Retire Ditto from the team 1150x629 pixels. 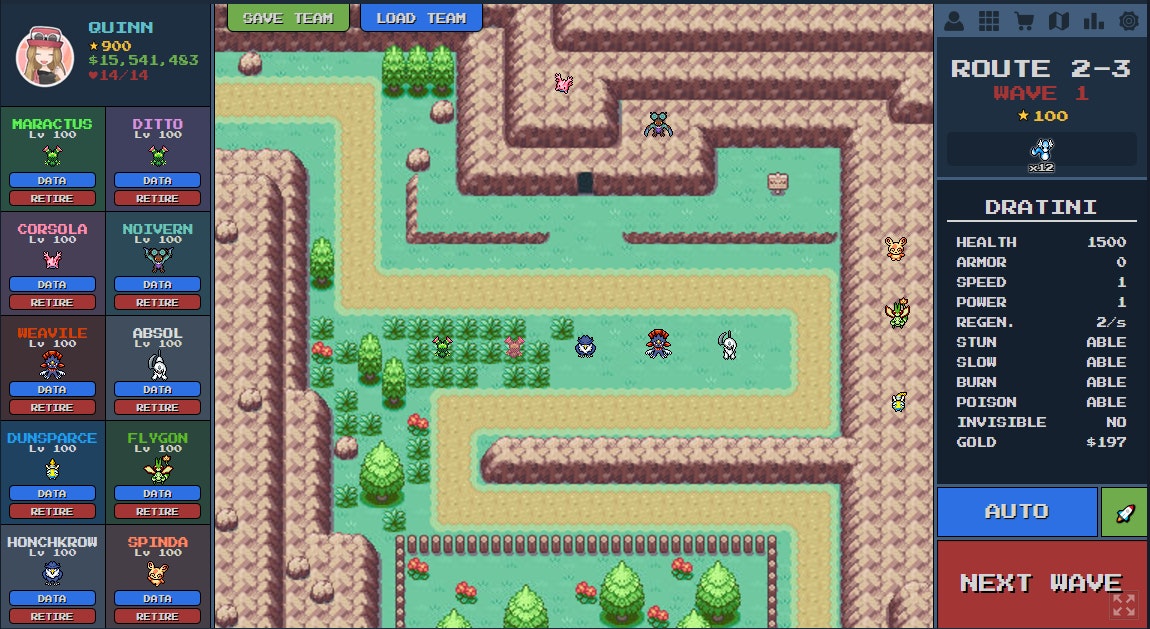pyautogui.click(x=157, y=198)
